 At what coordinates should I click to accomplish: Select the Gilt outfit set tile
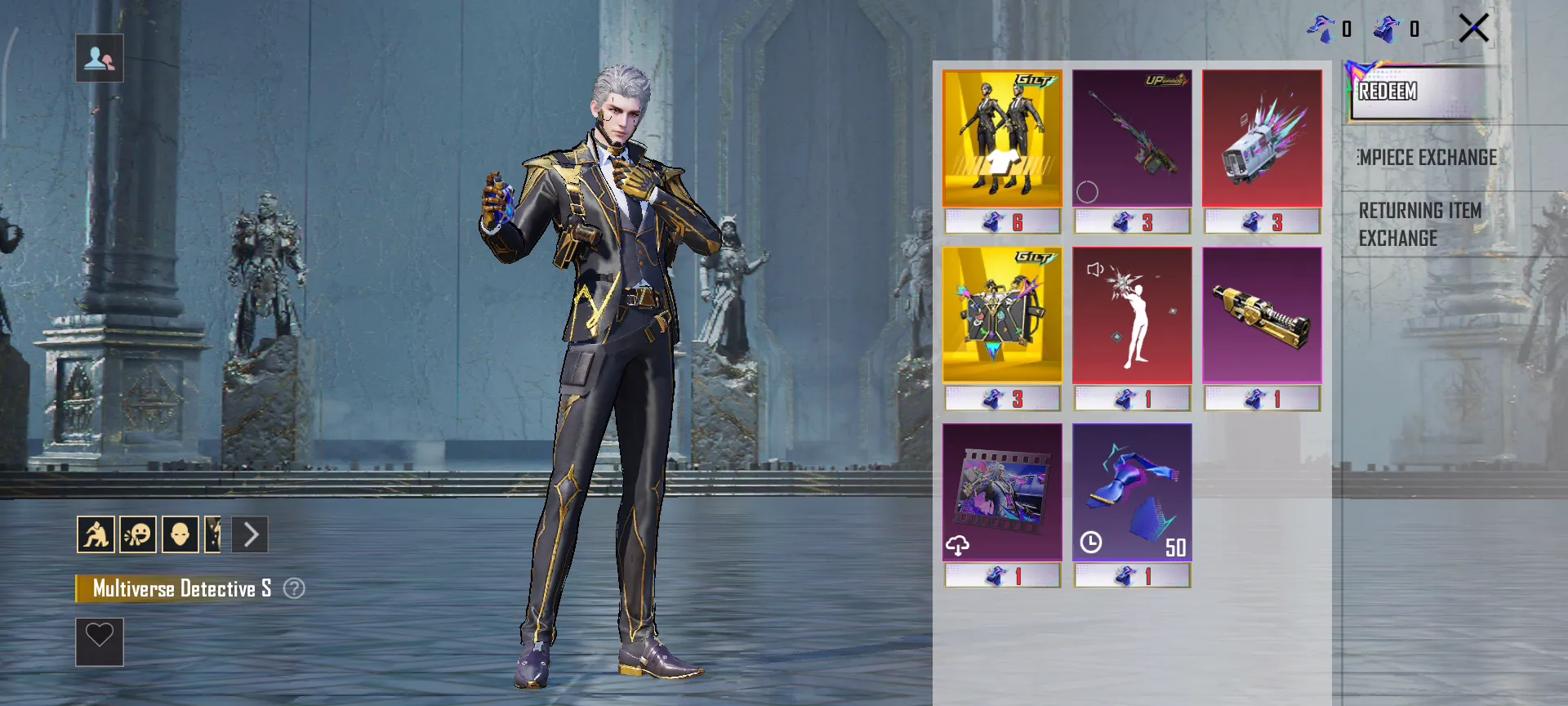point(1002,137)
